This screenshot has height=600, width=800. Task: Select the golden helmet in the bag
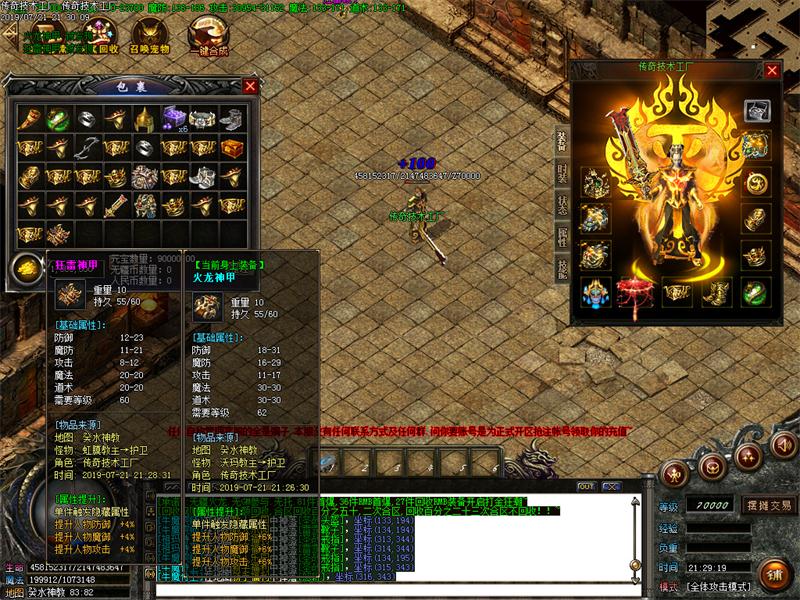point(146,118)
